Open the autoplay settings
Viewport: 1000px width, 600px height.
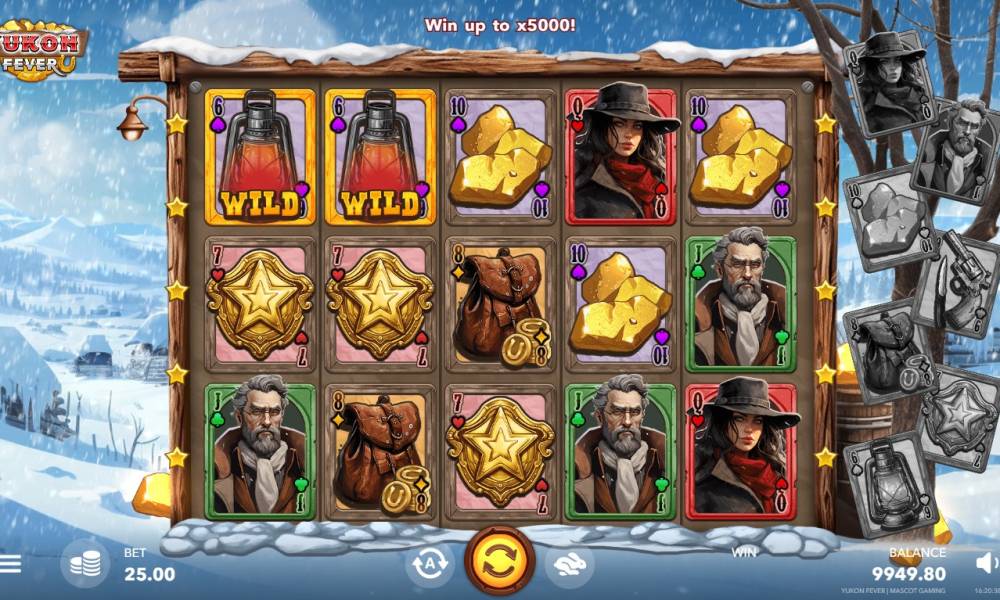point(429,564)
